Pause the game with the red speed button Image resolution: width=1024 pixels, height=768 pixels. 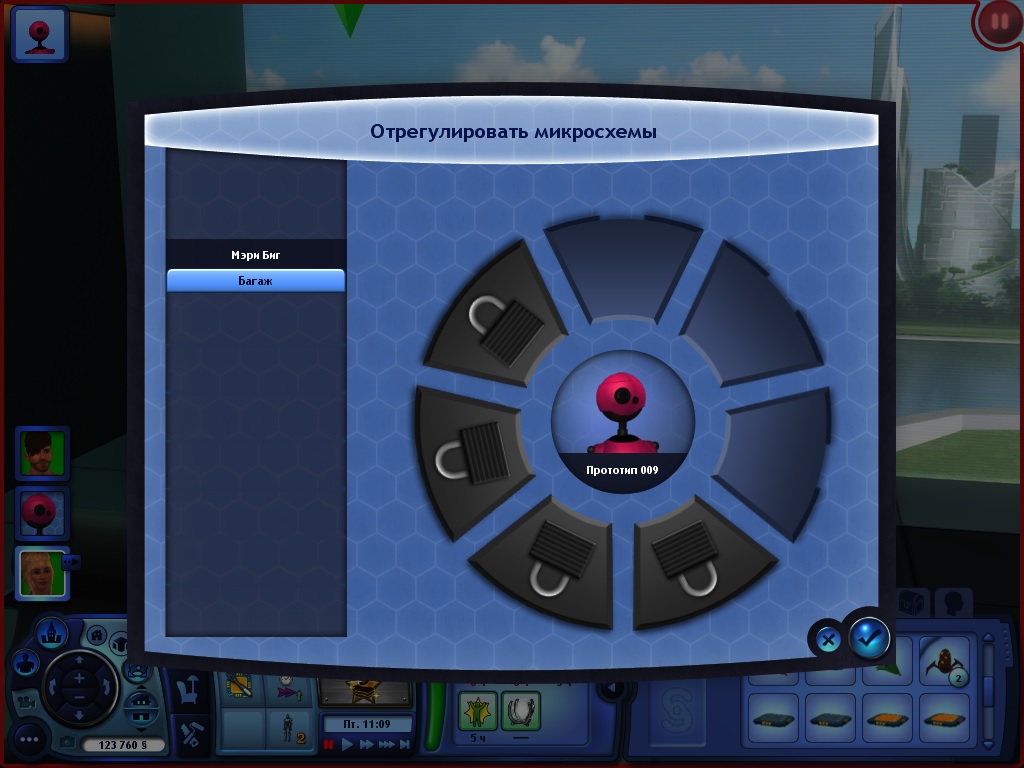point(328,745)
